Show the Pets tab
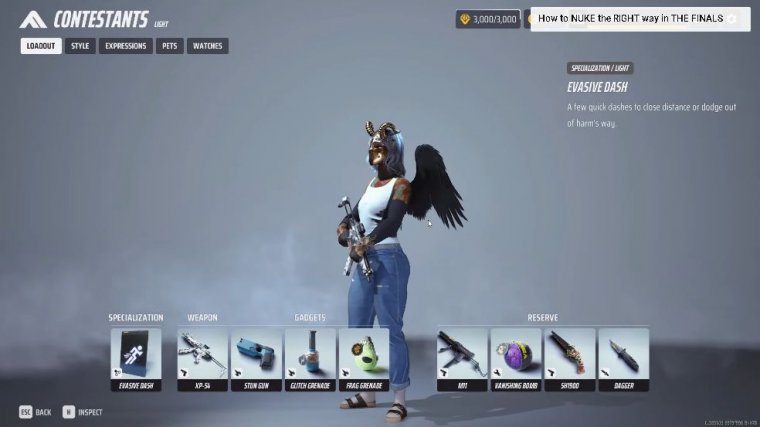The height and width of the screenshot is (427, 760). 168,46
